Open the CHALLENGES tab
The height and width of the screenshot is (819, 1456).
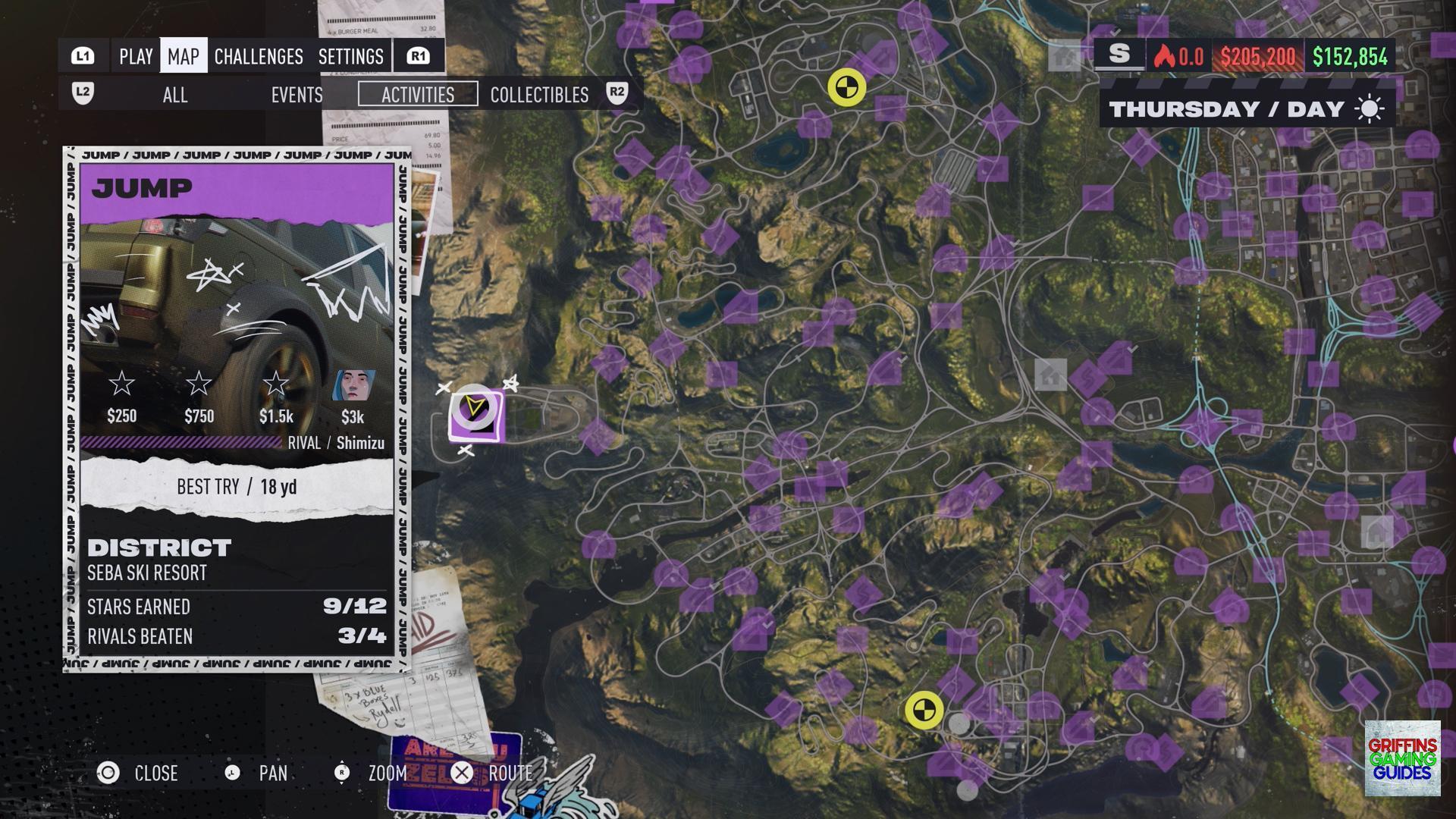259,56
